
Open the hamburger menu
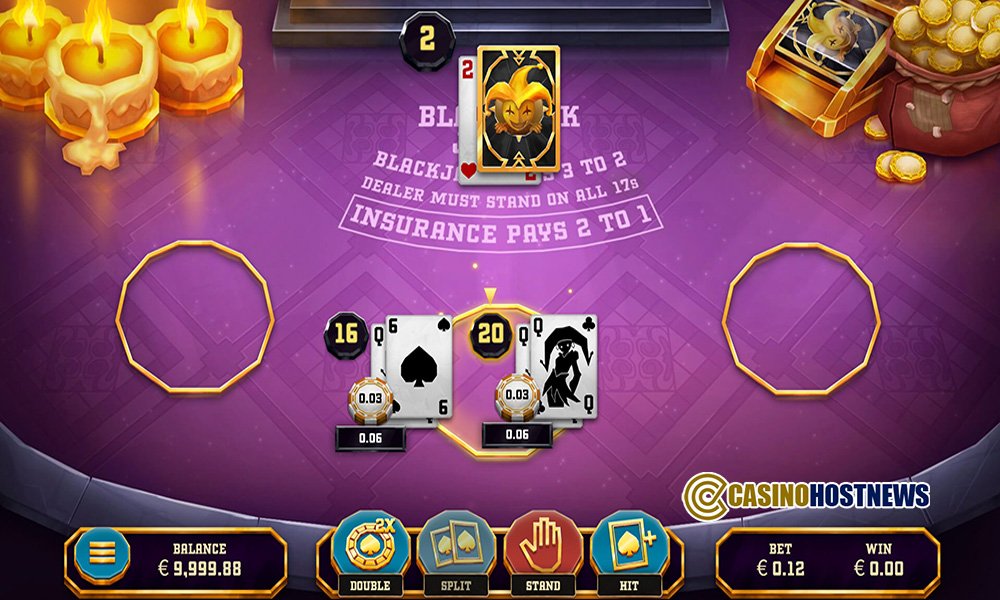click(110, 552)
